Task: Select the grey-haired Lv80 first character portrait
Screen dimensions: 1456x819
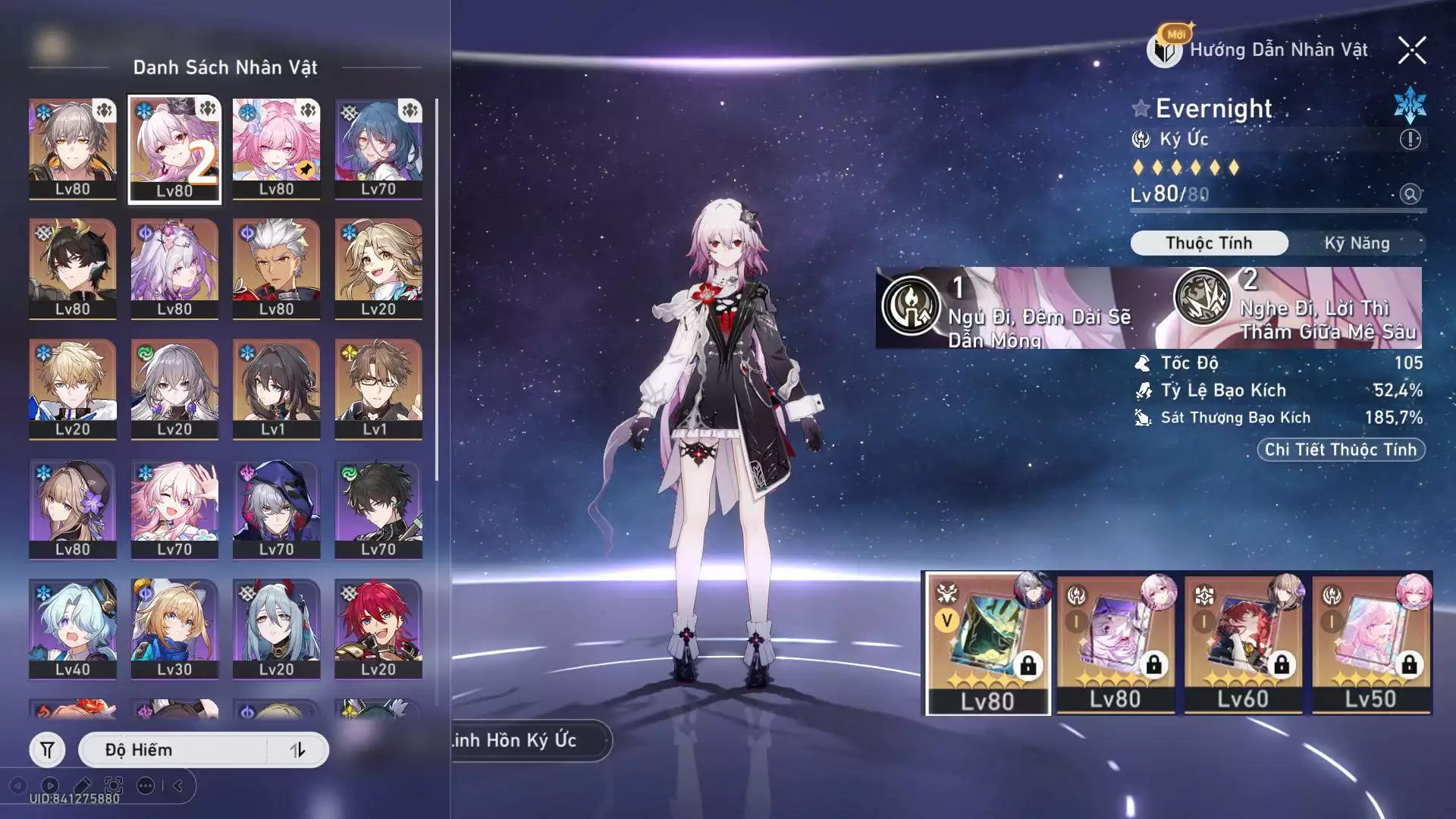Action: click(73, 149)
